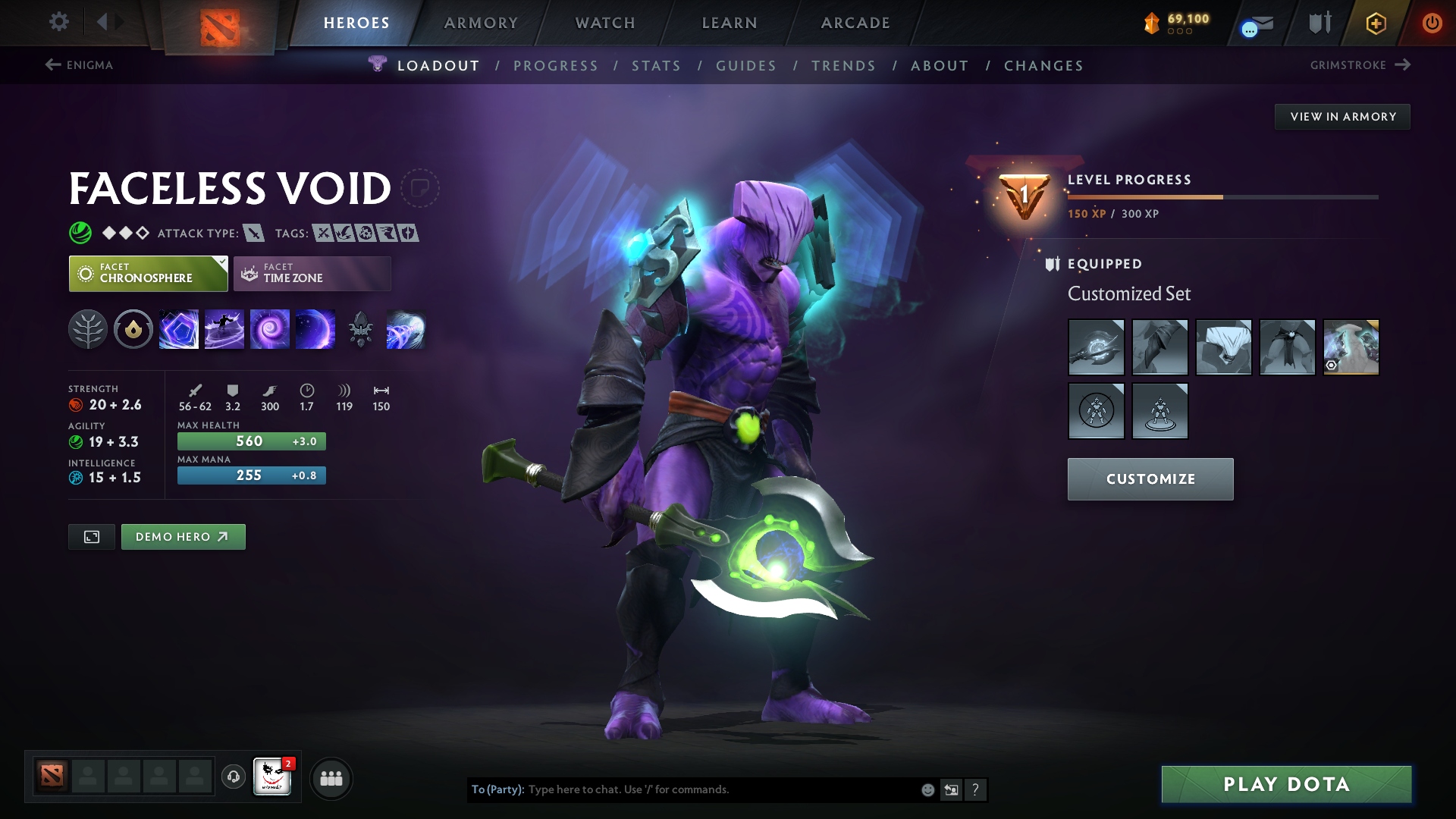This screenshot has width=1456, height=819.
Task: Switch to the Stats tab
Action: [x=657, y=65]
